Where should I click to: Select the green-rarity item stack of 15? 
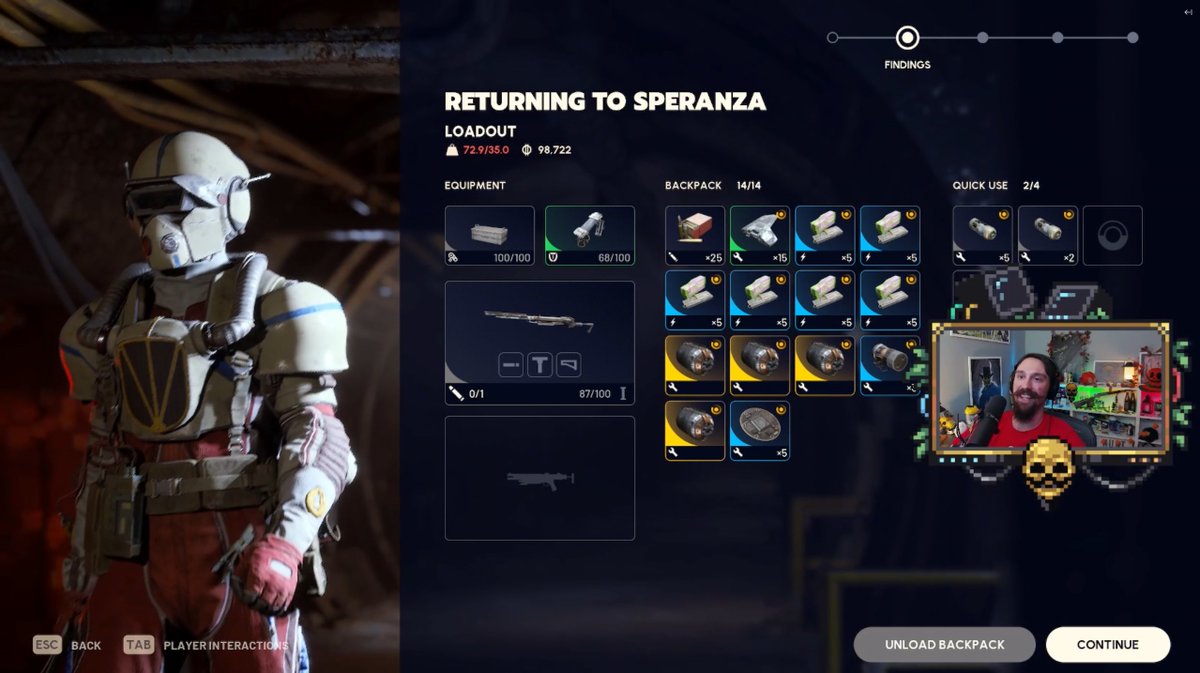pyautogui.click(x=760, y=235)
